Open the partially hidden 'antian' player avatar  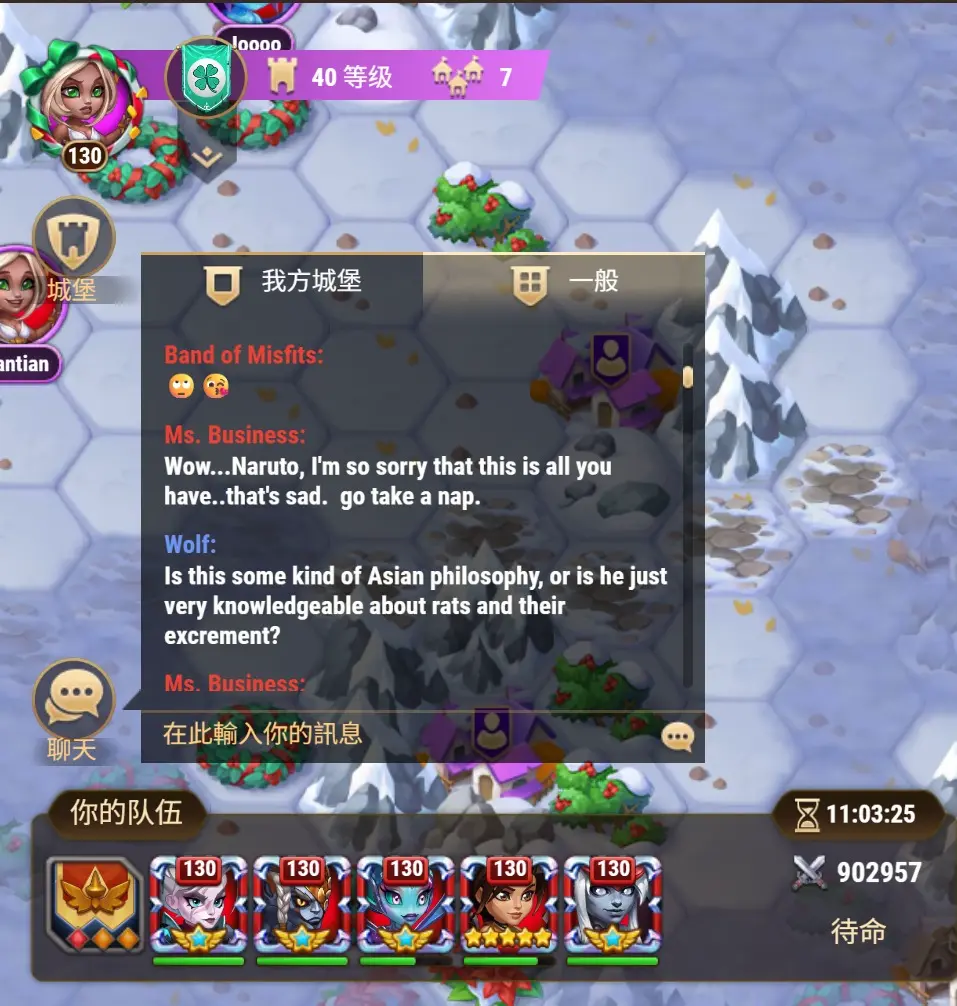pos(30,300)
